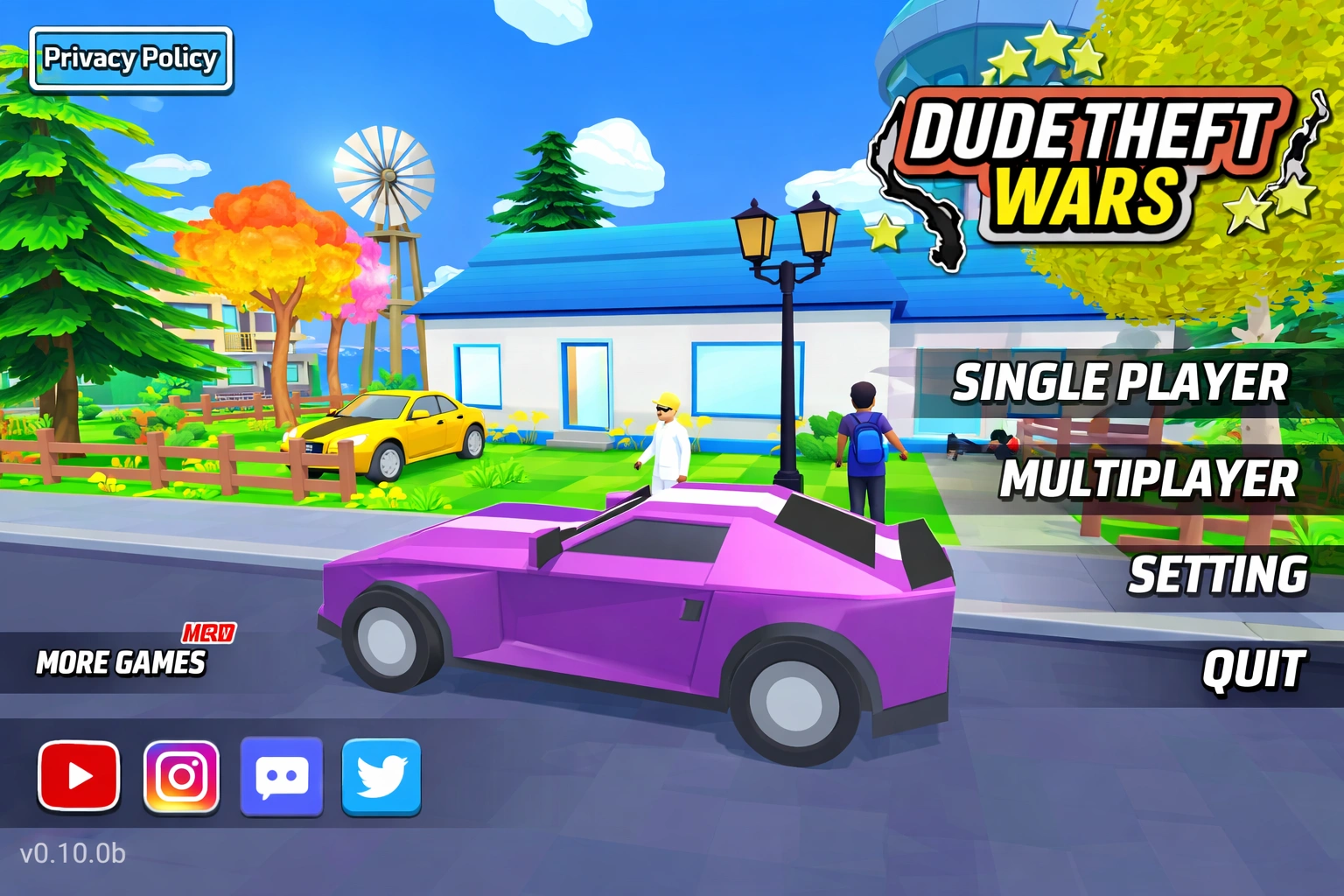
Task: Open the Setting option
Action: tap(1216, 576)
